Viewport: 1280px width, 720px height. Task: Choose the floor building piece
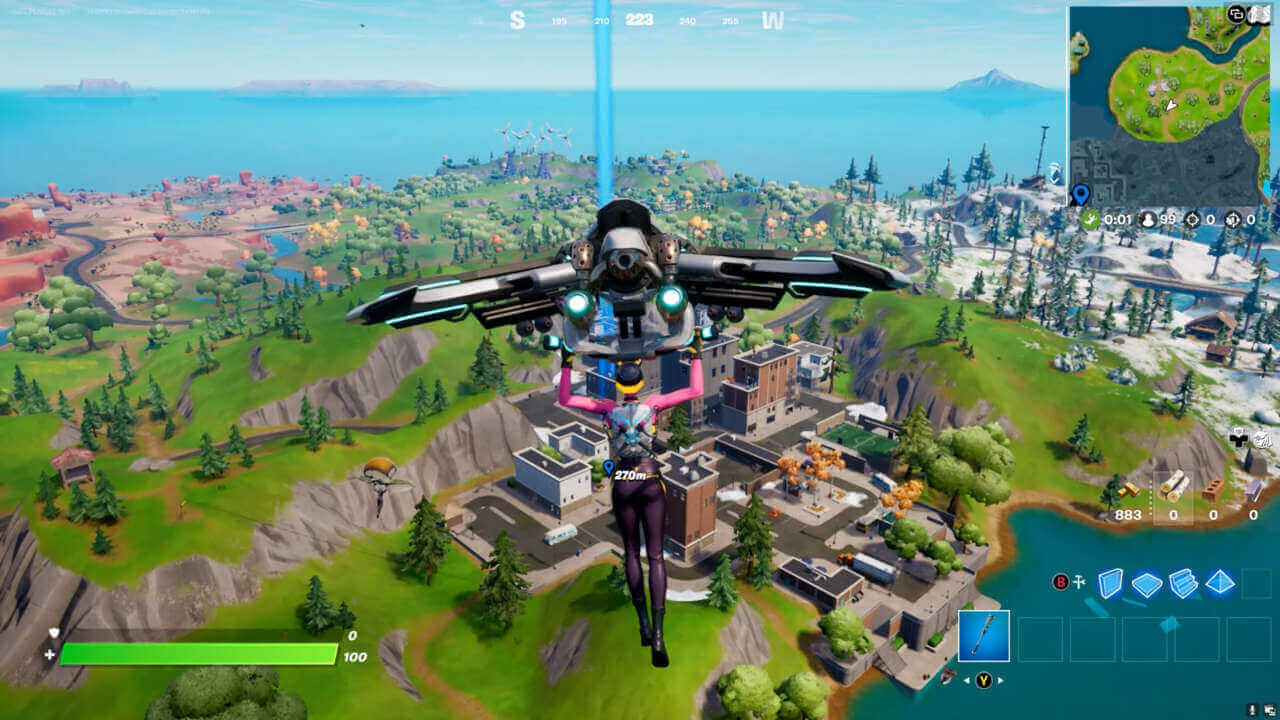tap(1146, 584)
